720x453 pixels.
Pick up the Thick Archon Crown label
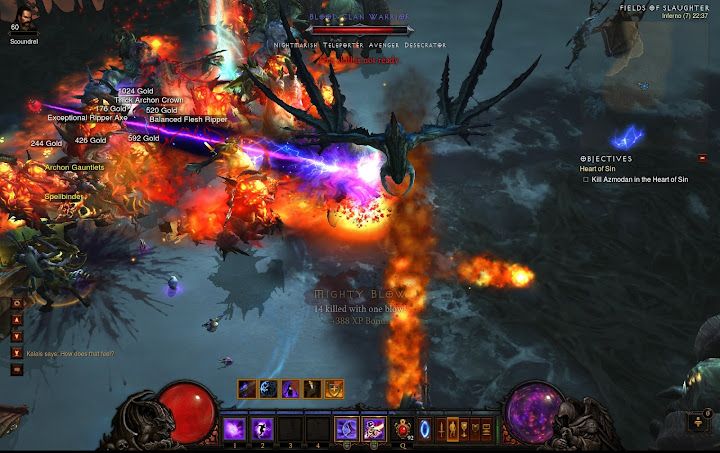151,100
